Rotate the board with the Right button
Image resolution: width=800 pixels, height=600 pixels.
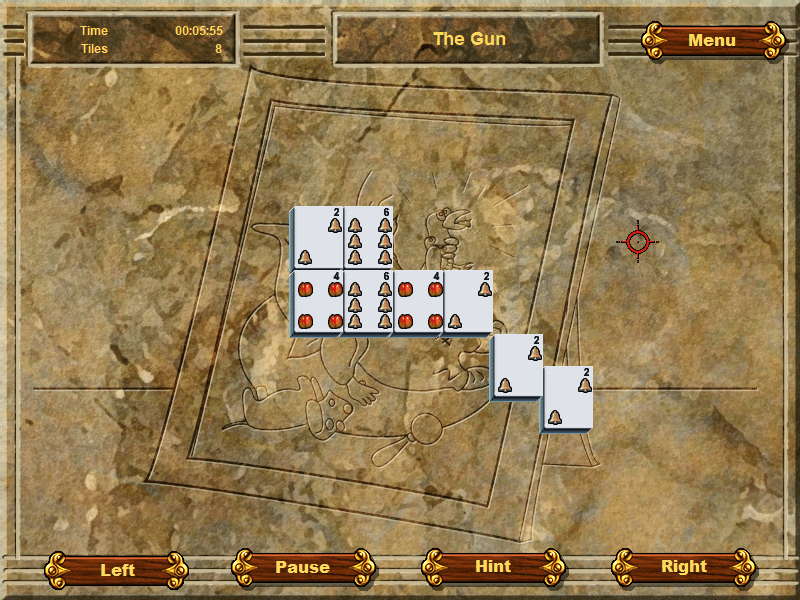[684, 566]
